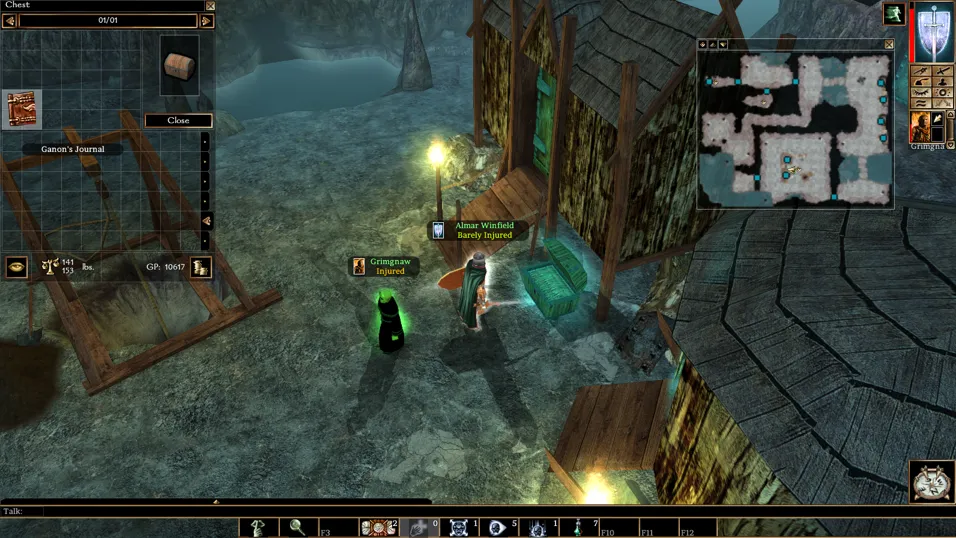Close the Chest window with the X
The image size is (956, 538).
tap(210, 6)
